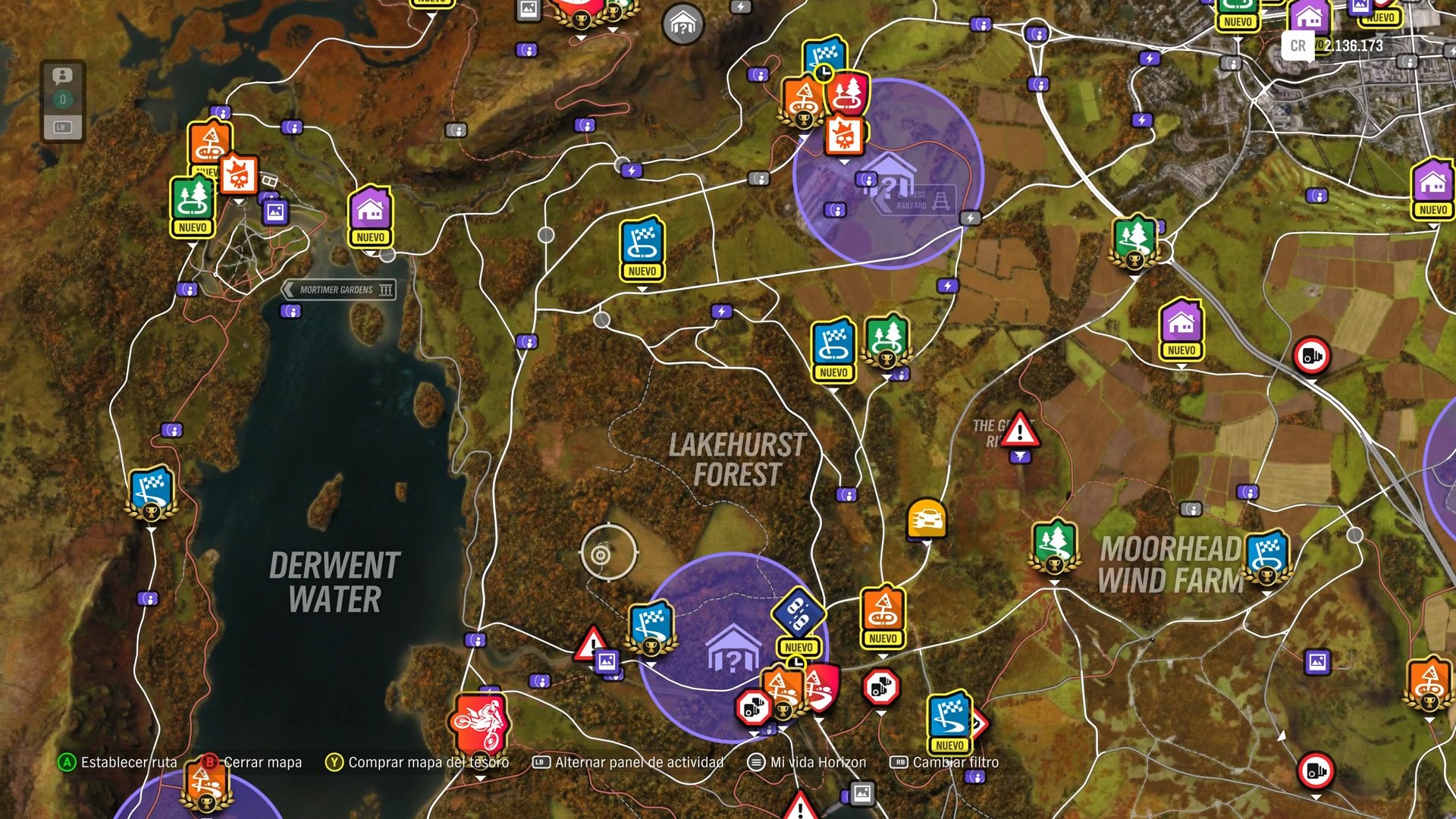
Task: Toggle the activity panel with Alternar panel de actividad
Action: pyautogui.click(x=629, y=762)
